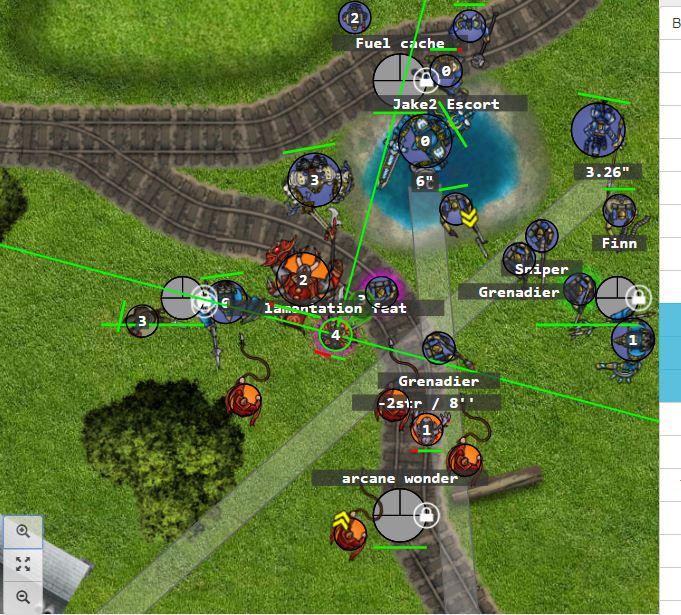The height and width of the screenshot is (615, 681).
Task: Fit the map to screen
Action: 22,564
